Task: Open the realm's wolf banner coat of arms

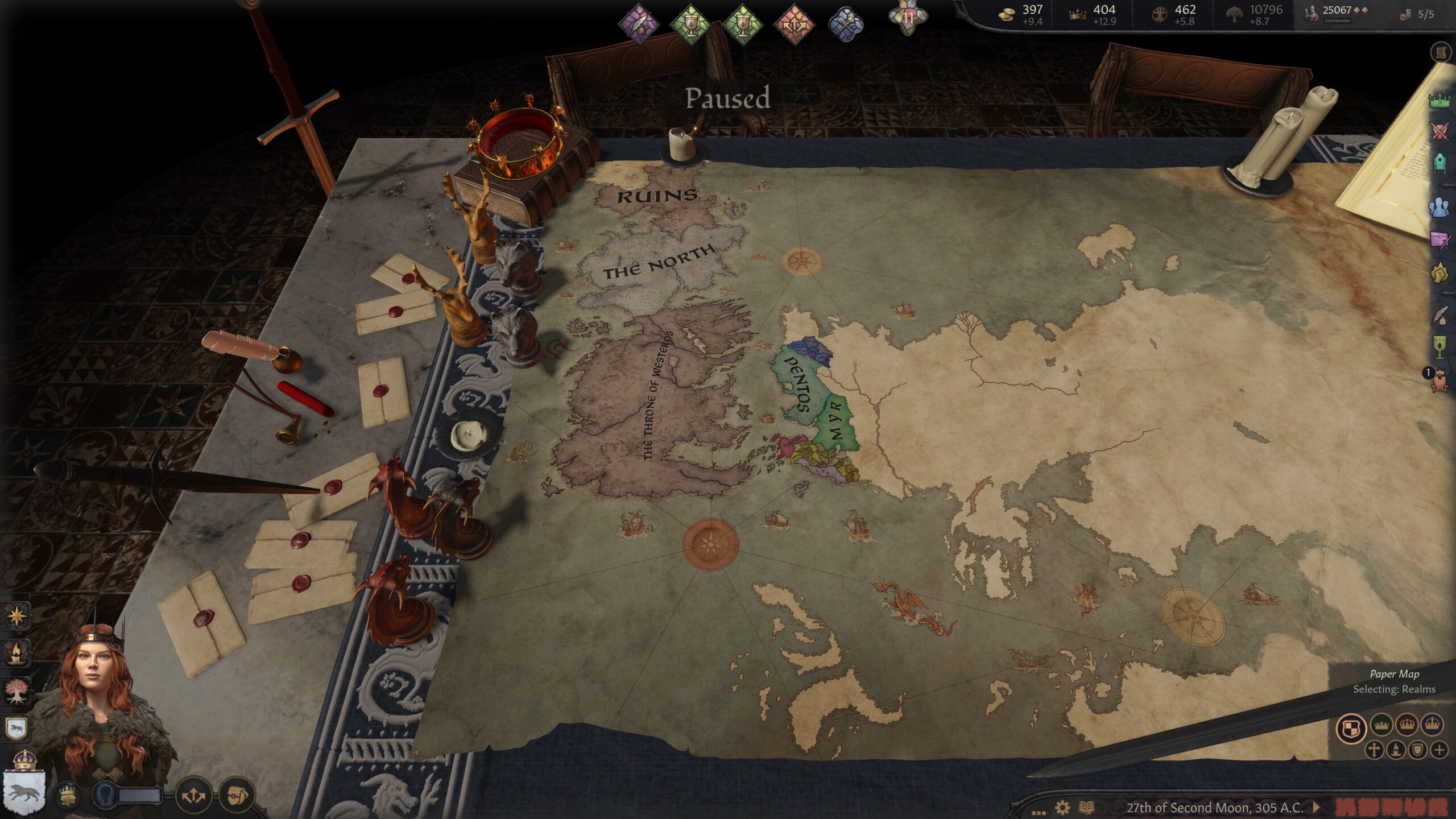Action: coord(23,791)
